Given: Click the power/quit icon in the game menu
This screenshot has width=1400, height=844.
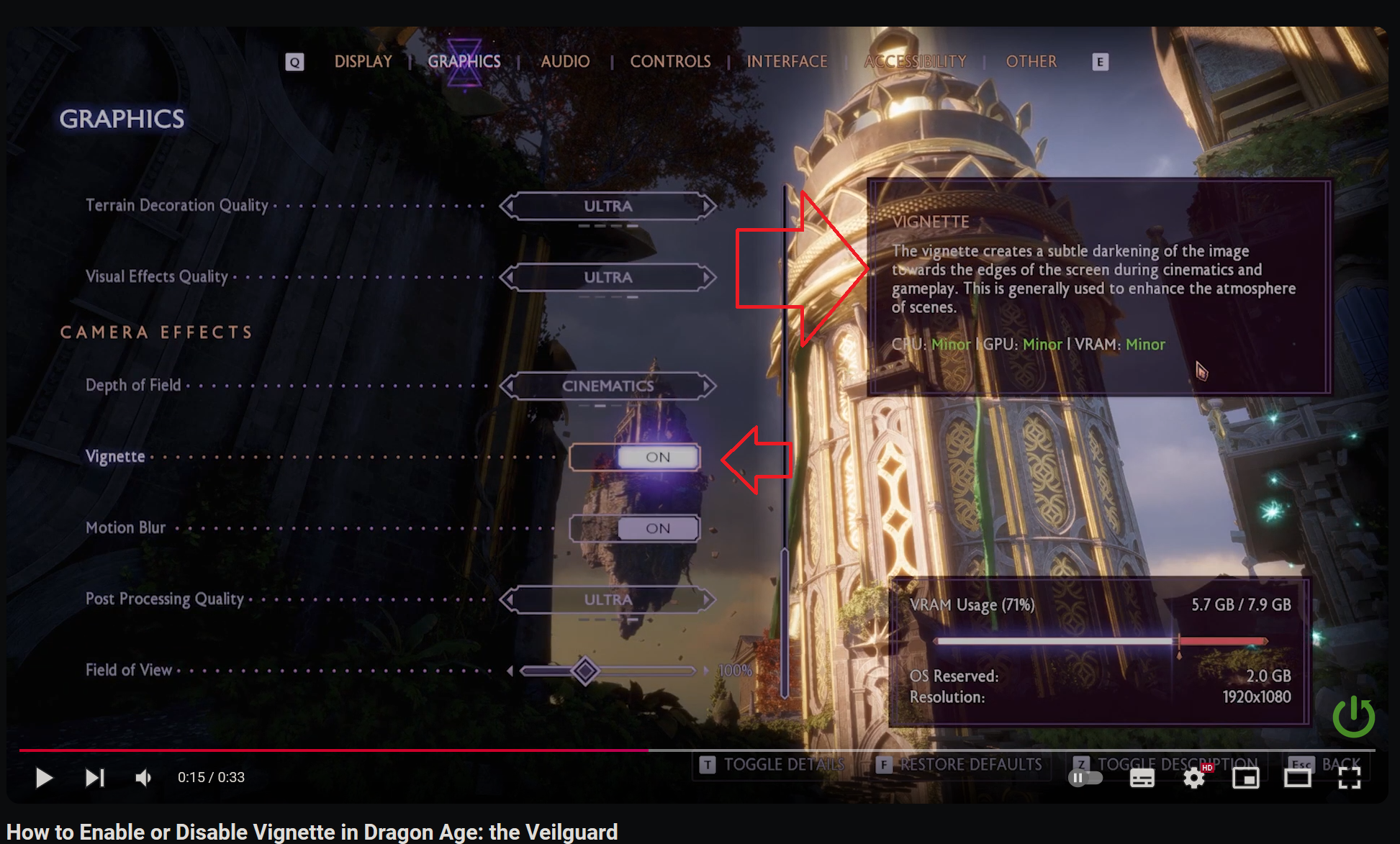Looking at the screenshot, I should click(1354, 717).
